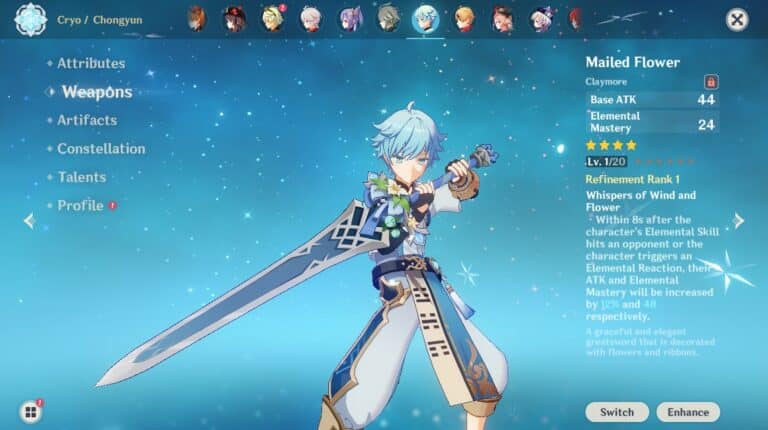
Task: Go to the previous character with left arrow
Action: click(29, 221)
